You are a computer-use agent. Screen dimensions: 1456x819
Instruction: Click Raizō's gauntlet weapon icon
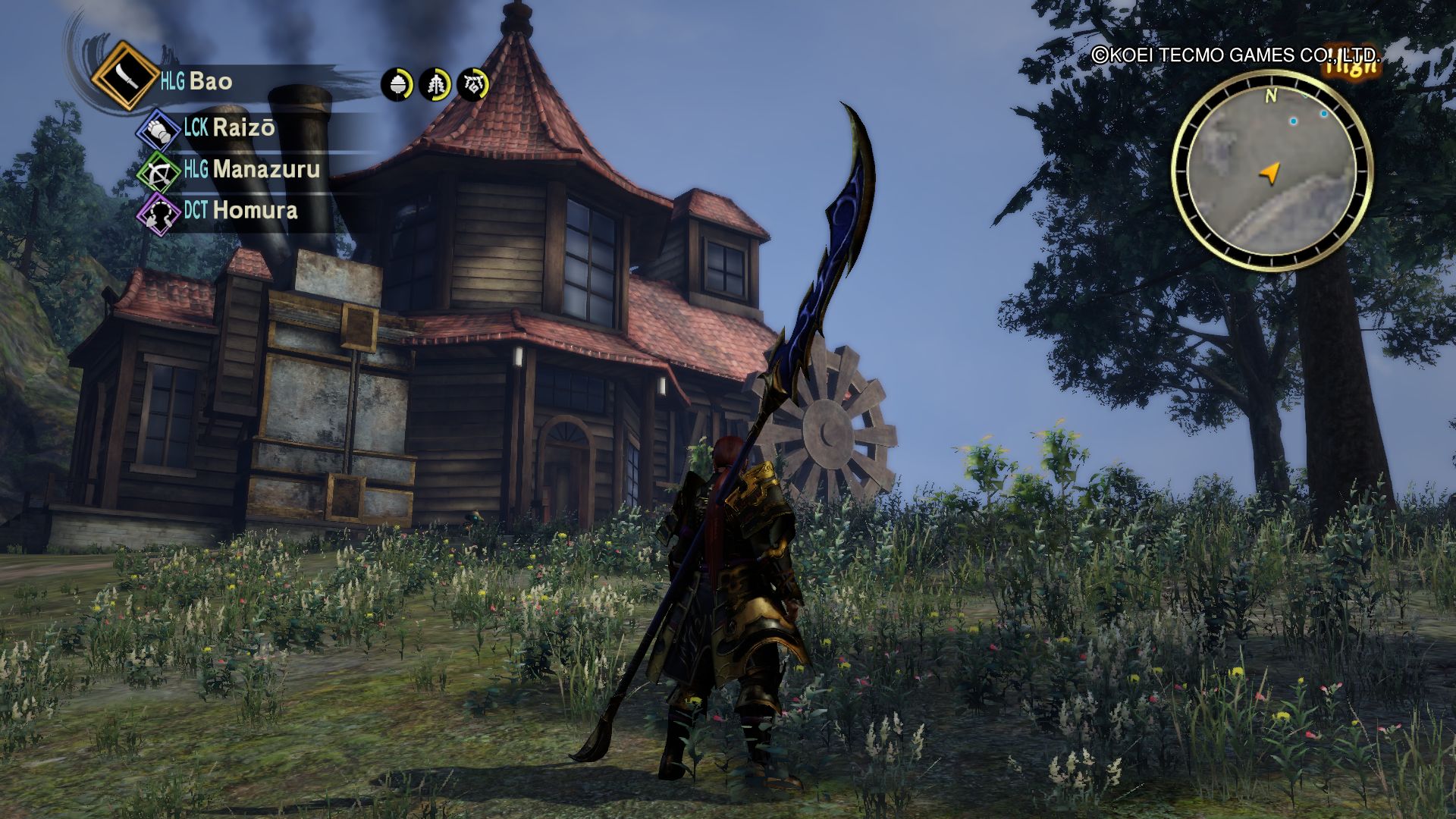(158, 130)
